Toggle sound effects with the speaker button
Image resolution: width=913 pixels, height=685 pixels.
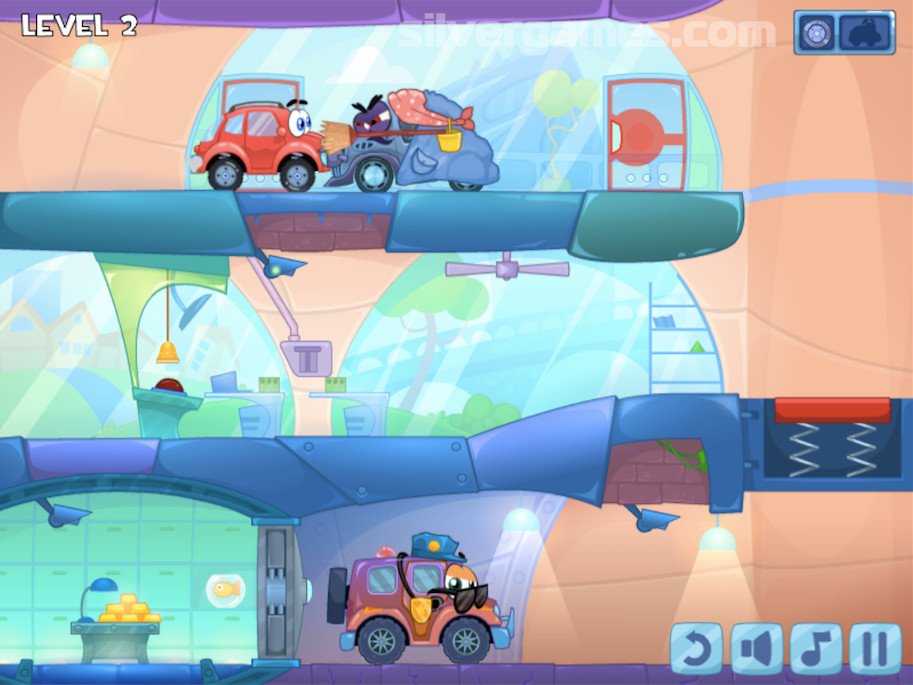click(x=756, y=648)
